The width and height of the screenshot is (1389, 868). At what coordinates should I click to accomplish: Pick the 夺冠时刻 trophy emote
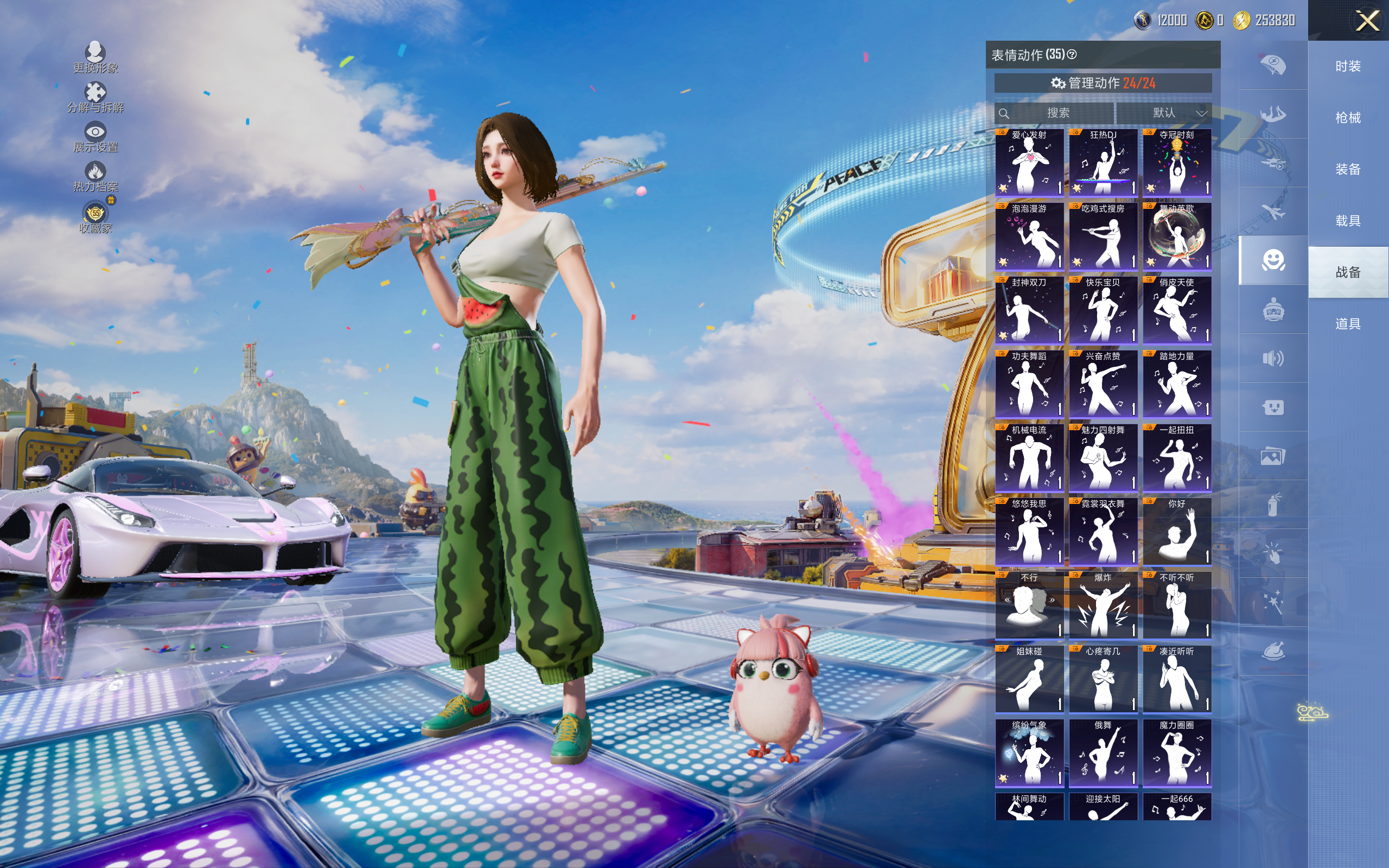[x=1177, y=162]
